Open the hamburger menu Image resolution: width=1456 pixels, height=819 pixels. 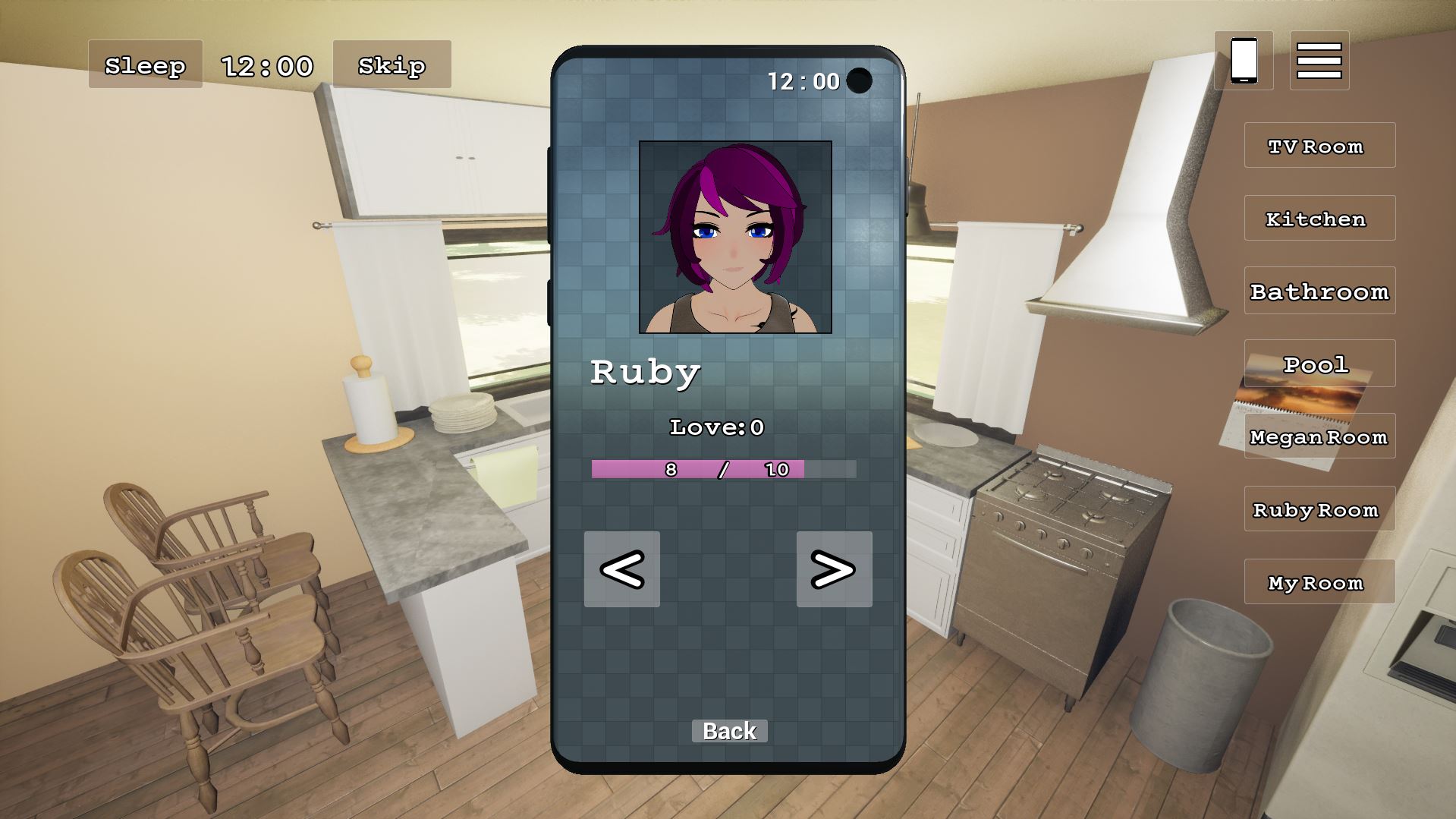pos(1319,60)
